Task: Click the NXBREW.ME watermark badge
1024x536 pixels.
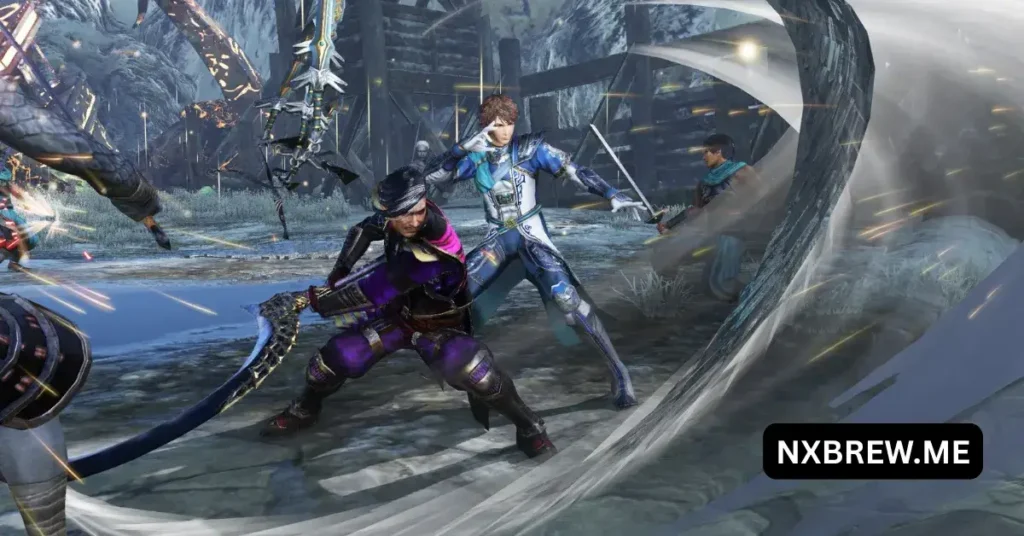Action: tap(872, 451)
